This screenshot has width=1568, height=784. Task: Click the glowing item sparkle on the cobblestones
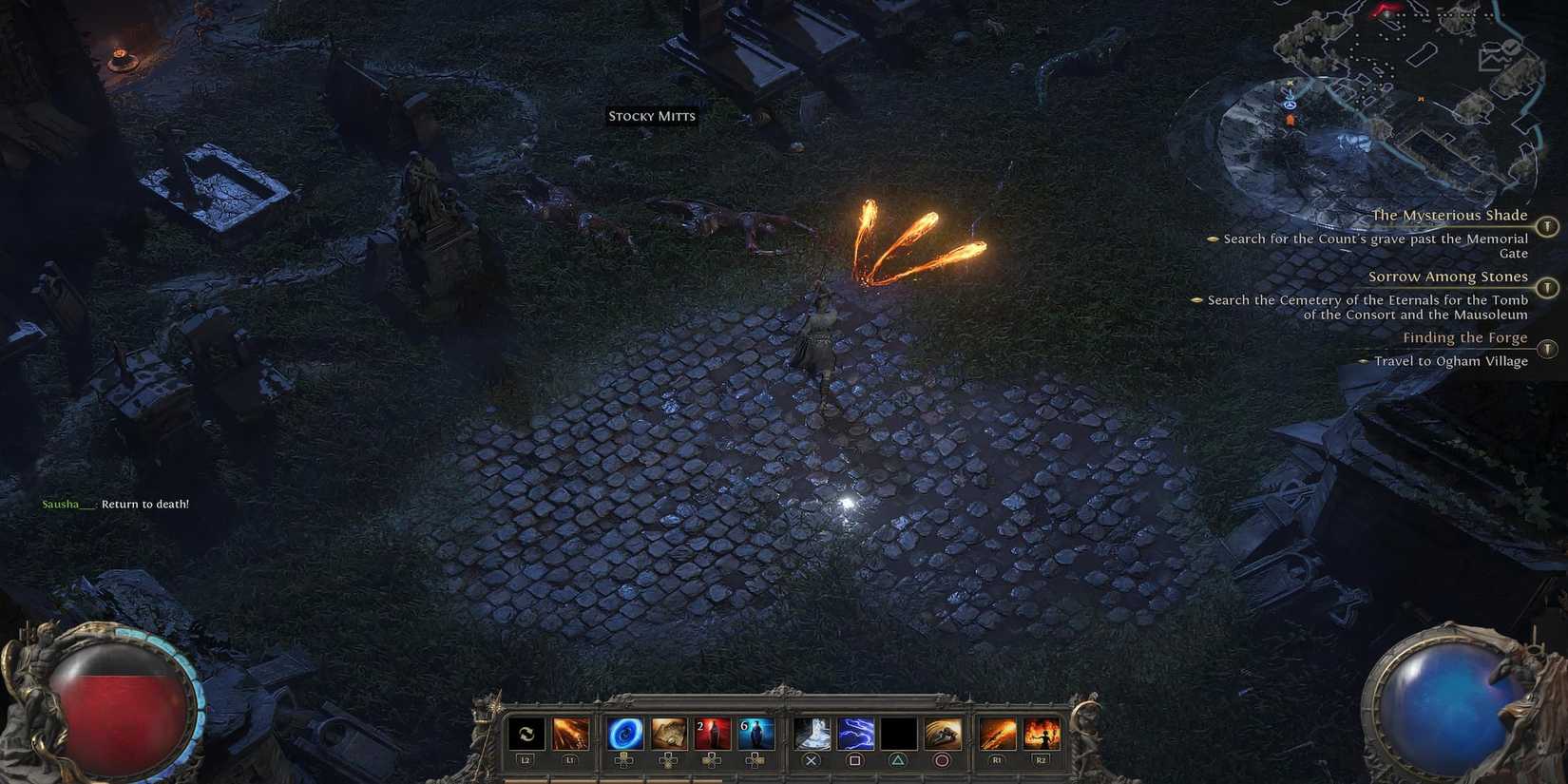[847, 501]
